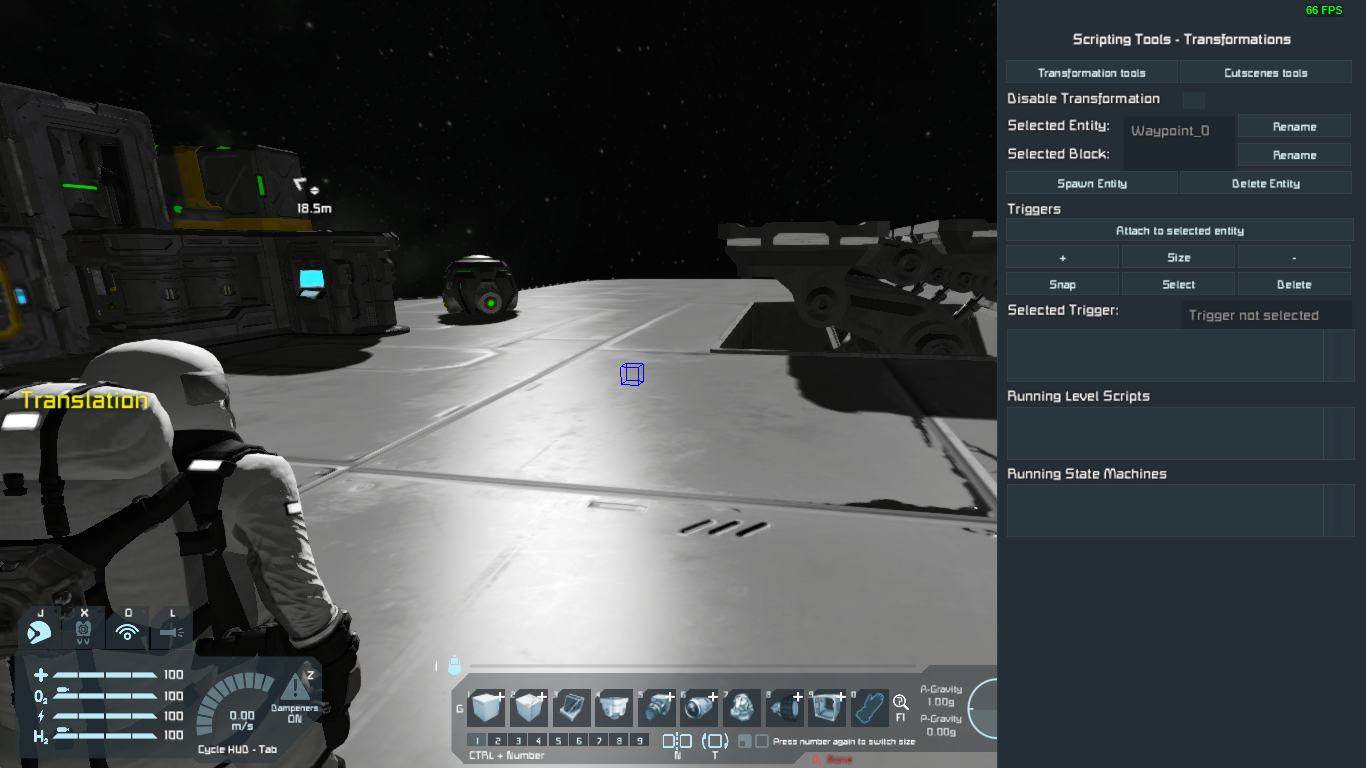This screenshot has height=768, width=1366.
Task: Open the Transformation tools section
Action: click(1091, 73)
